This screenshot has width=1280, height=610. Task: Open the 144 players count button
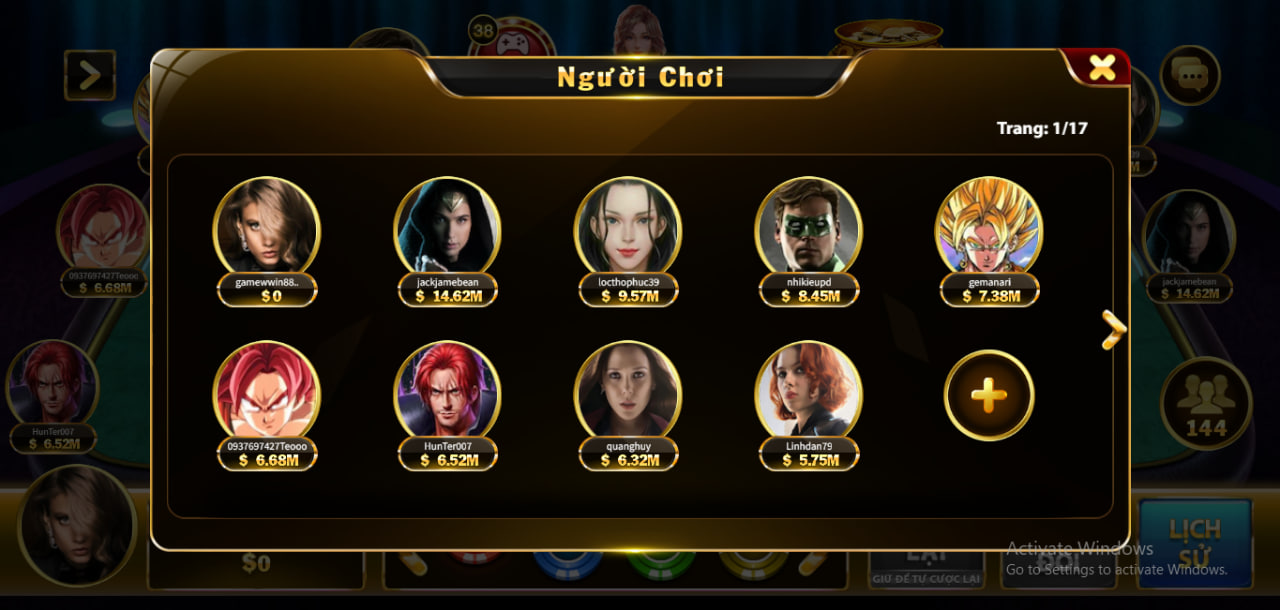1205,403
